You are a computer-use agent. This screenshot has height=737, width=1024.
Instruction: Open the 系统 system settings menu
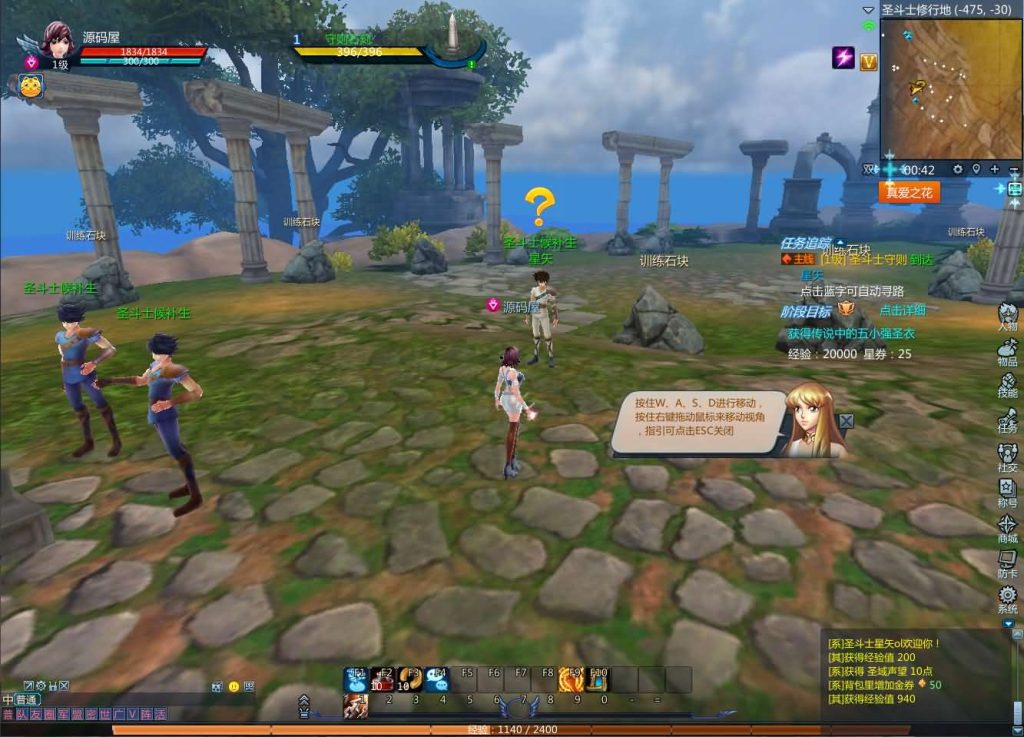[x=1007, y=598]
